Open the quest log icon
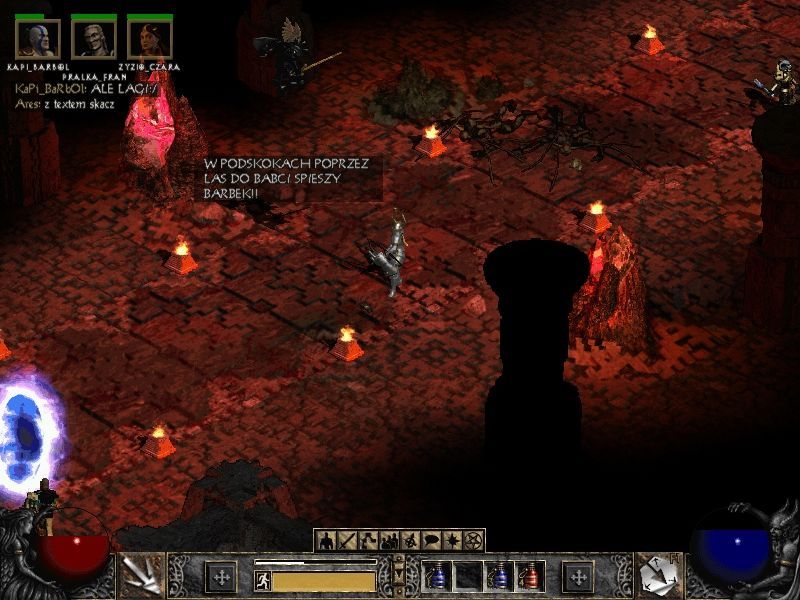This screenshot has height=600, width=800. [453, 541]
